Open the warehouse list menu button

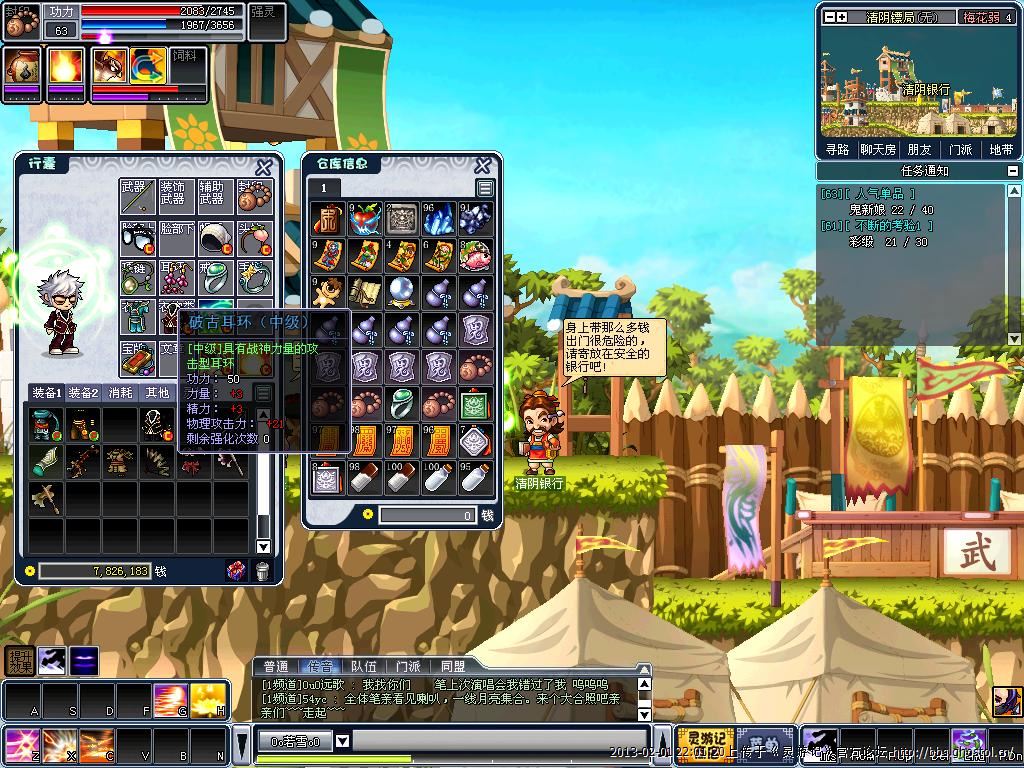(485, 188)
